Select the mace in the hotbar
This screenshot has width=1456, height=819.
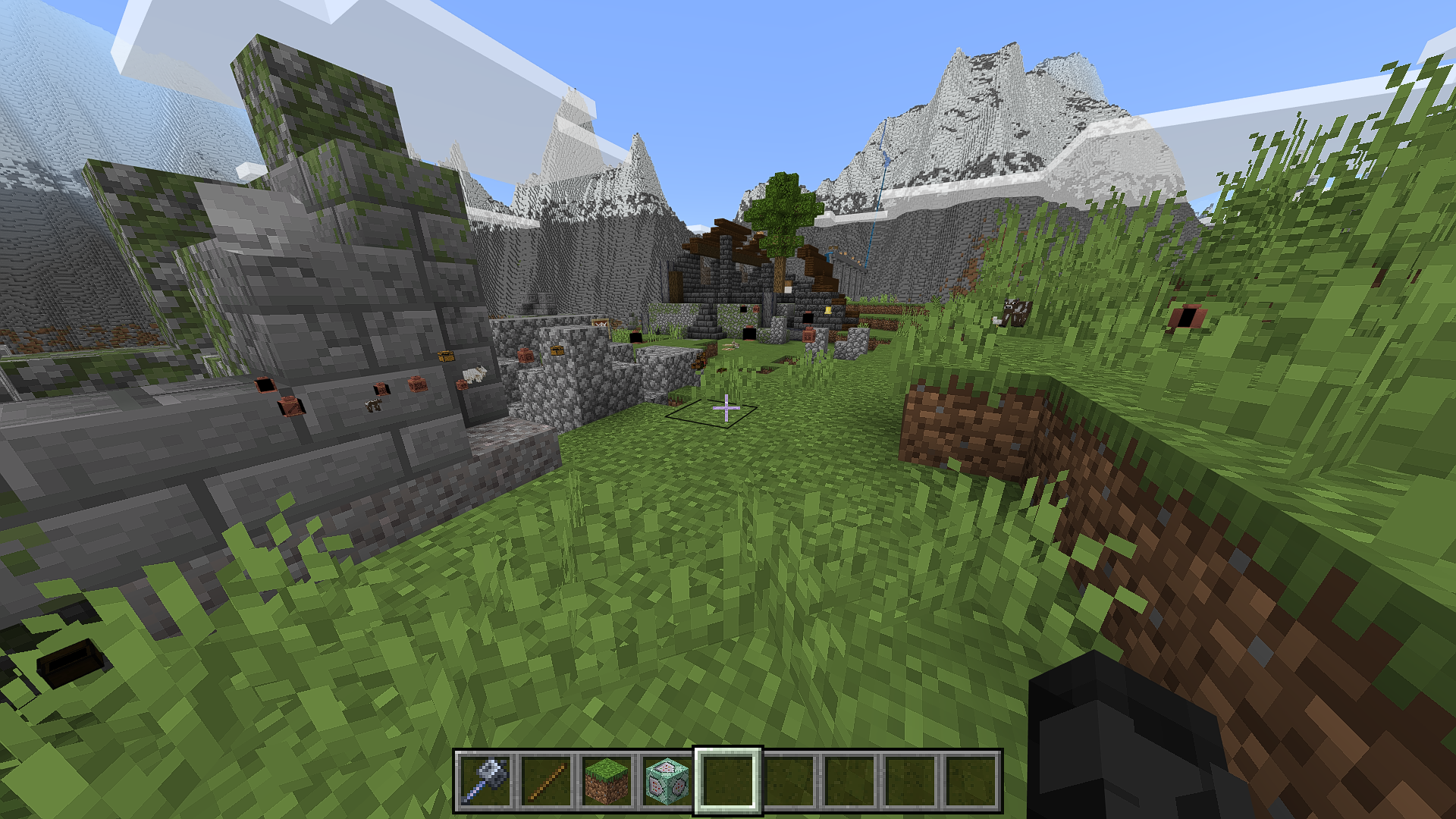point(486,781)
